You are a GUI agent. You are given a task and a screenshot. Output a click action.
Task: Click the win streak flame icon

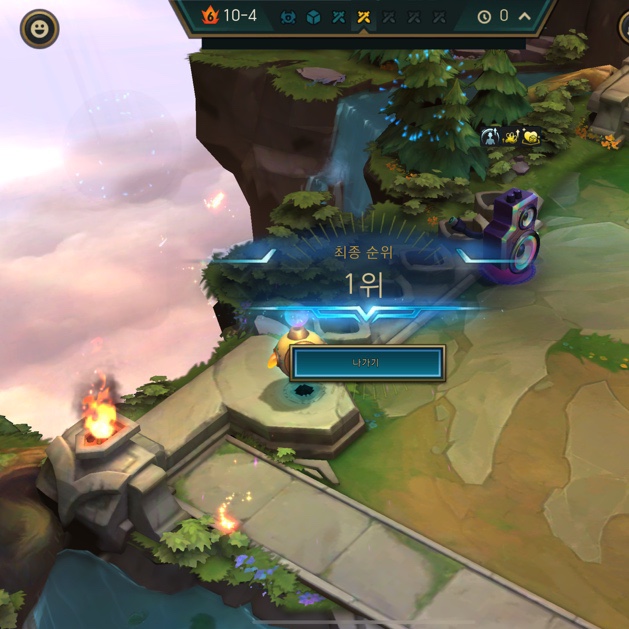pos(209,15)
